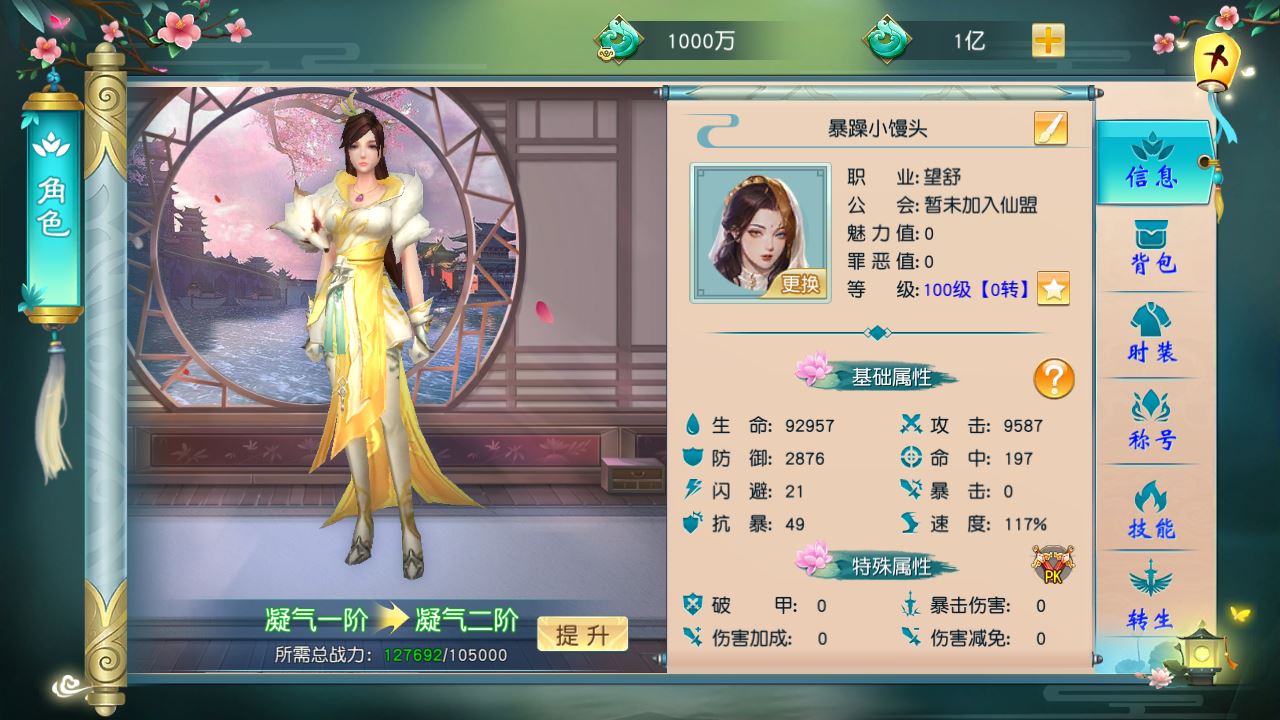Open the 背包 backpack tab
The height and width of the screenshot is (720, 1280).
pyautogui.click(x=1152, y=249)
